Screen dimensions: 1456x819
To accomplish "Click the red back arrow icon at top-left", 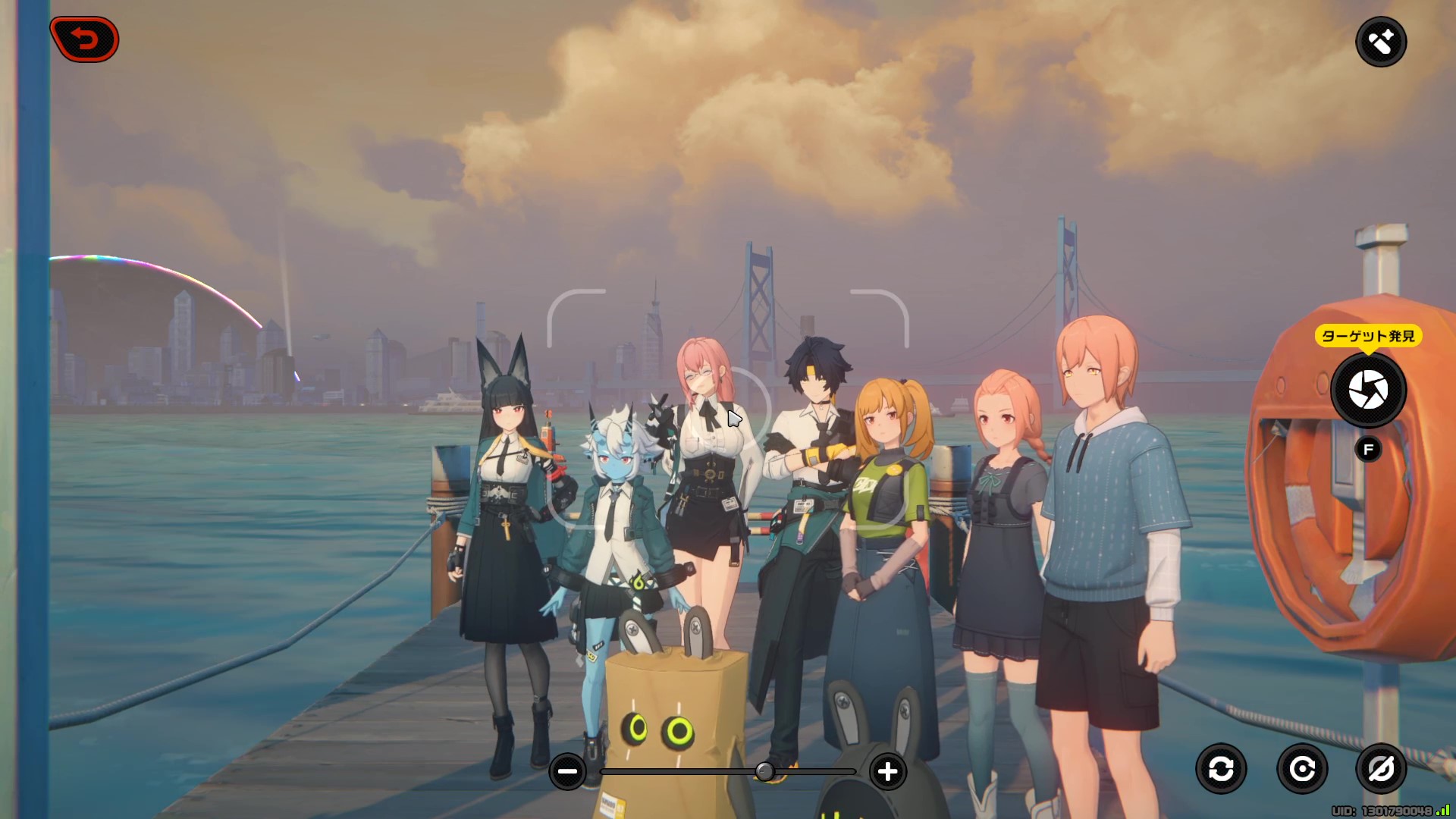I will click(x=83, y=39).
